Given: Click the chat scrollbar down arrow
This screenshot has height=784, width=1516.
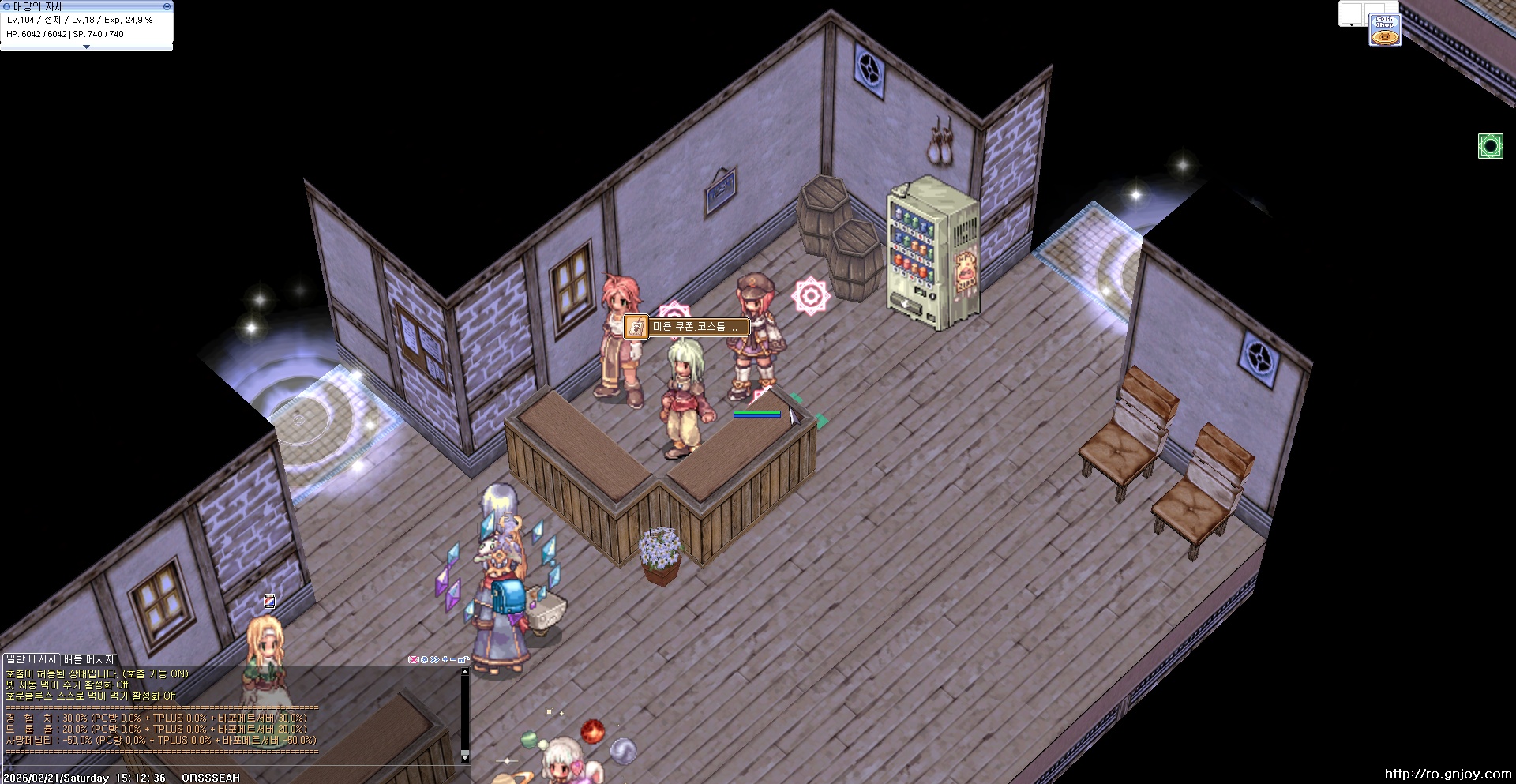Looking at the screenshot, I should pyautogui.click(x=465, y=757).
